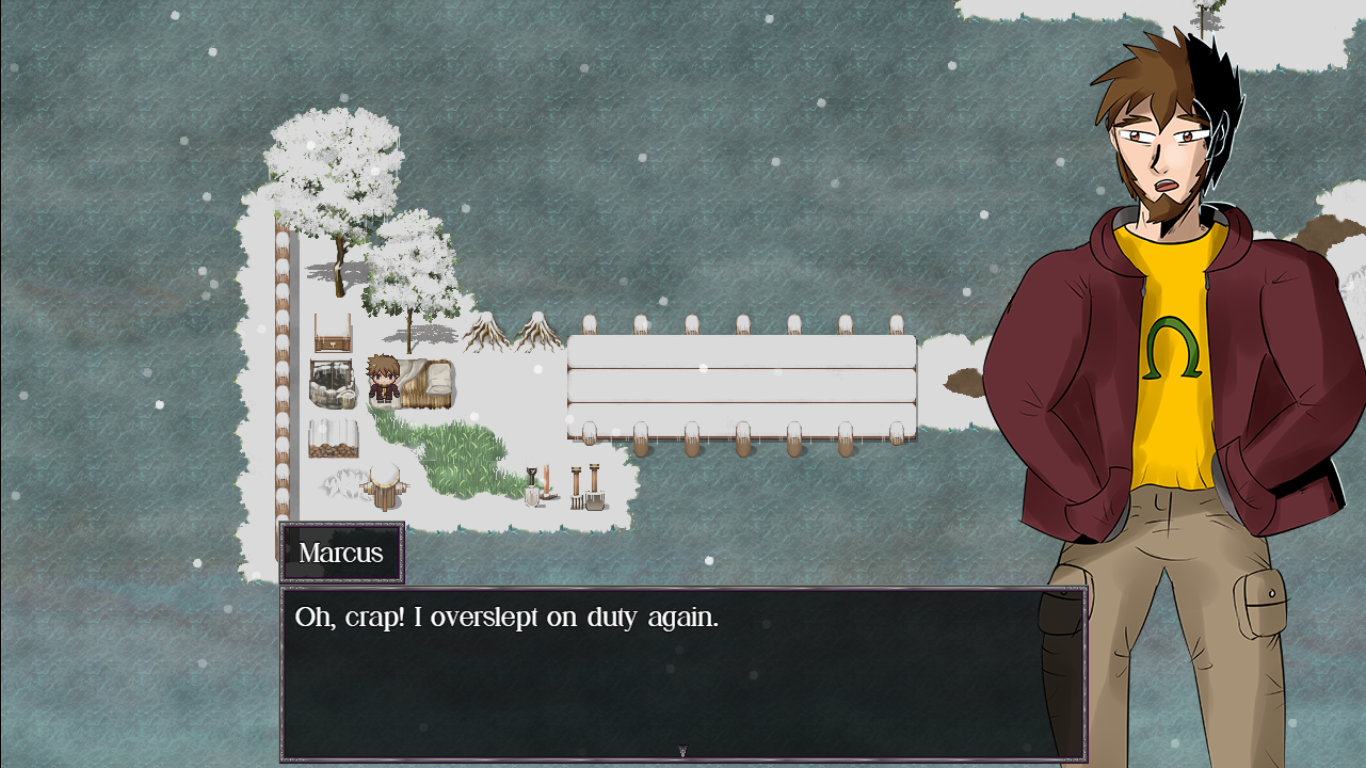Click the shovel stuck in the snow
This screenshot has height=768, width=1366.
coord(532,487)
